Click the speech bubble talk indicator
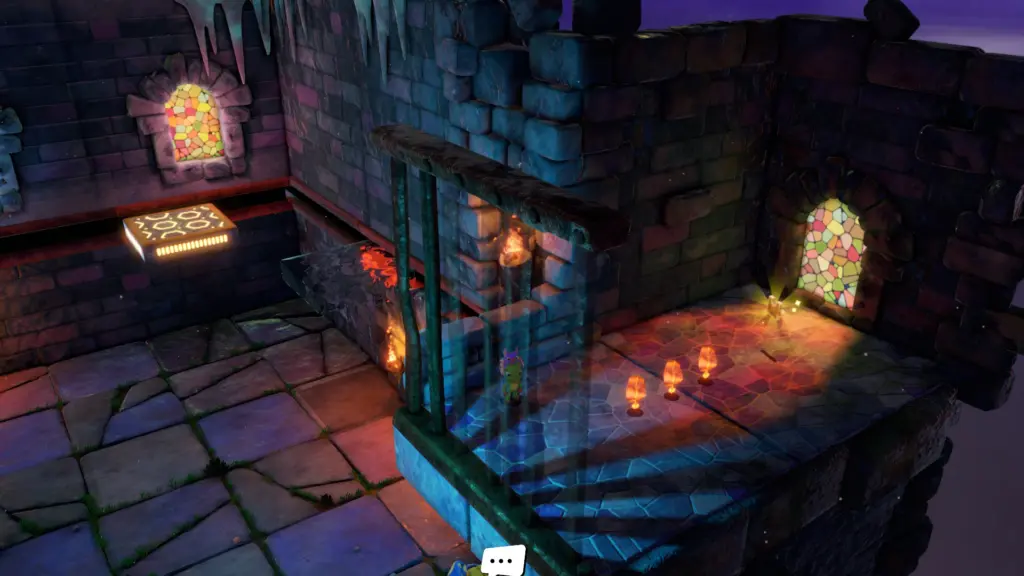 pyautogui.click(x=502, y=559)
